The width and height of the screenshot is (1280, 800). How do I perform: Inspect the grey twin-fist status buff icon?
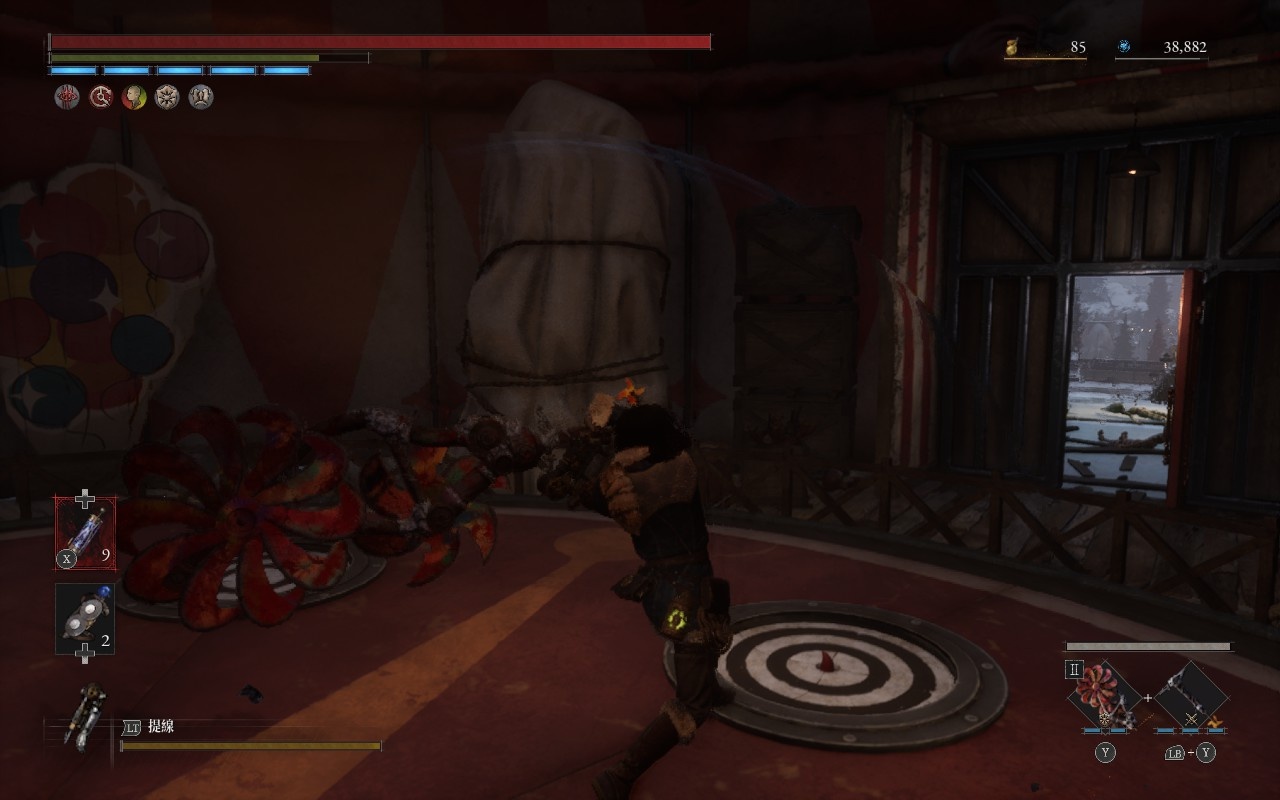click(x=201, y=97)
